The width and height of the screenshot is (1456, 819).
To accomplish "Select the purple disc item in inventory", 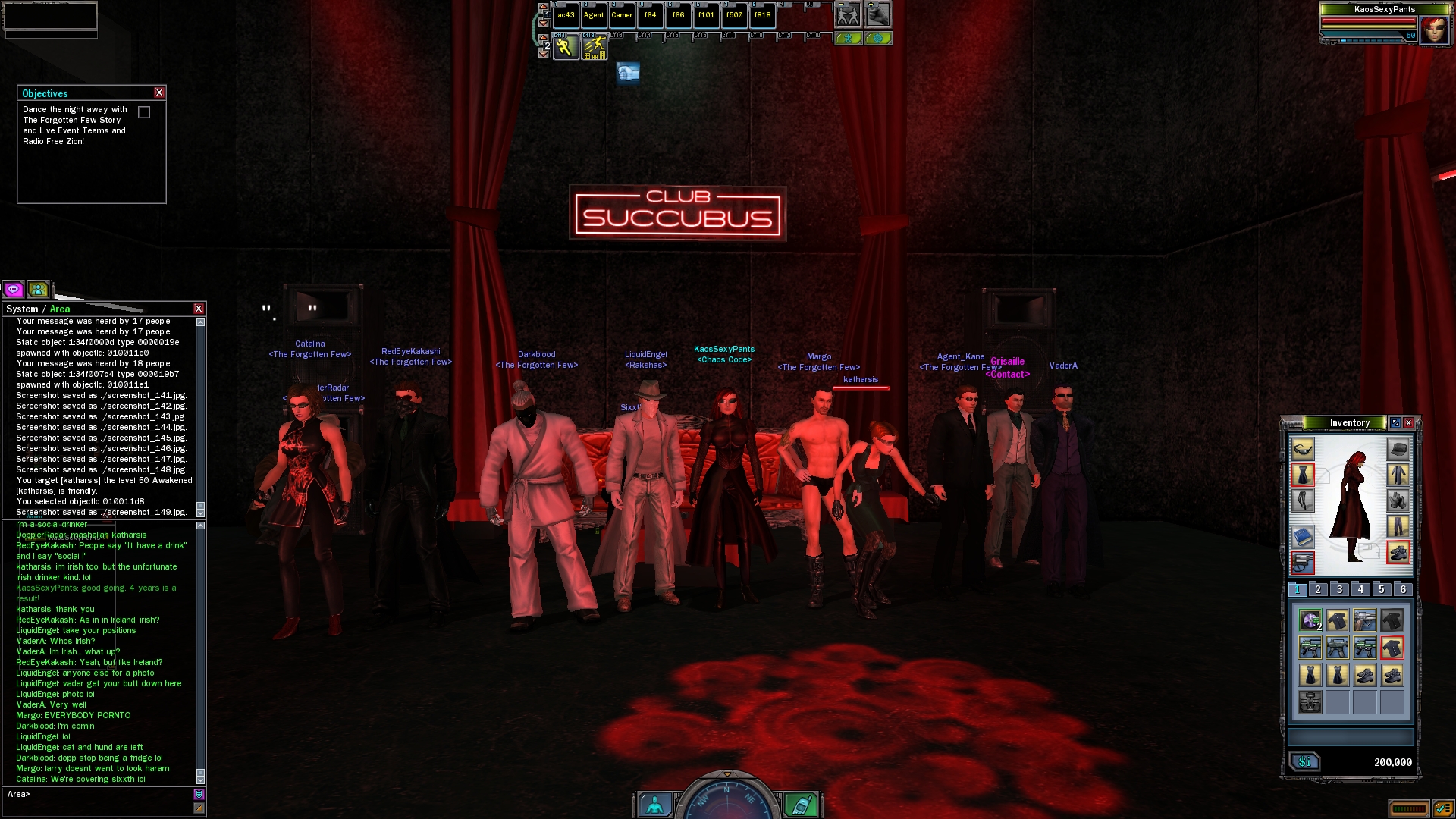I will click(x=1310, y=620).
